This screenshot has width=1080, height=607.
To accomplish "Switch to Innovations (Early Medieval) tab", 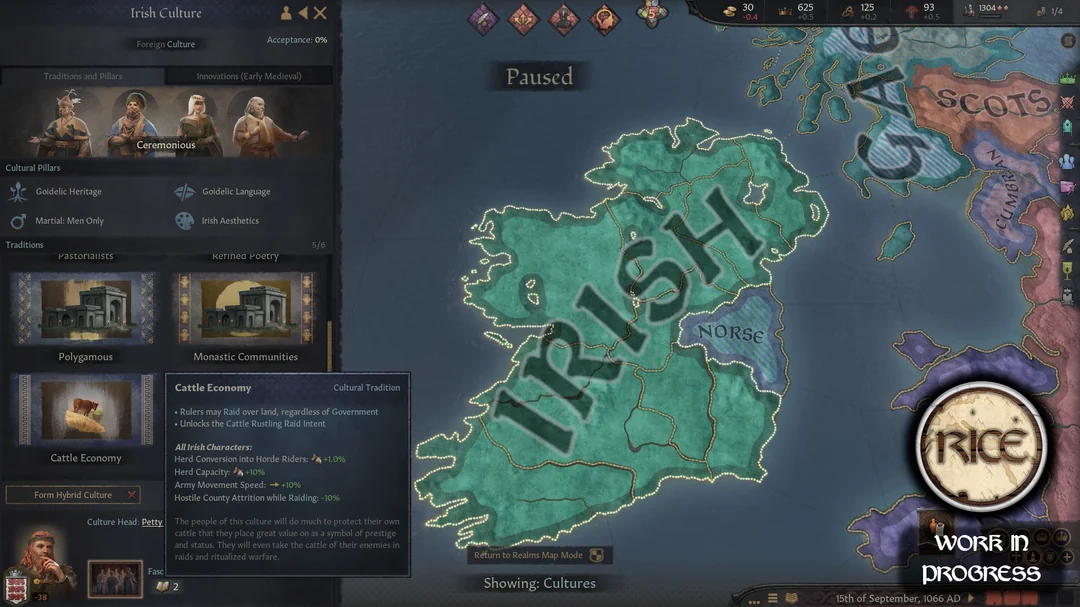I will [249, 76].
